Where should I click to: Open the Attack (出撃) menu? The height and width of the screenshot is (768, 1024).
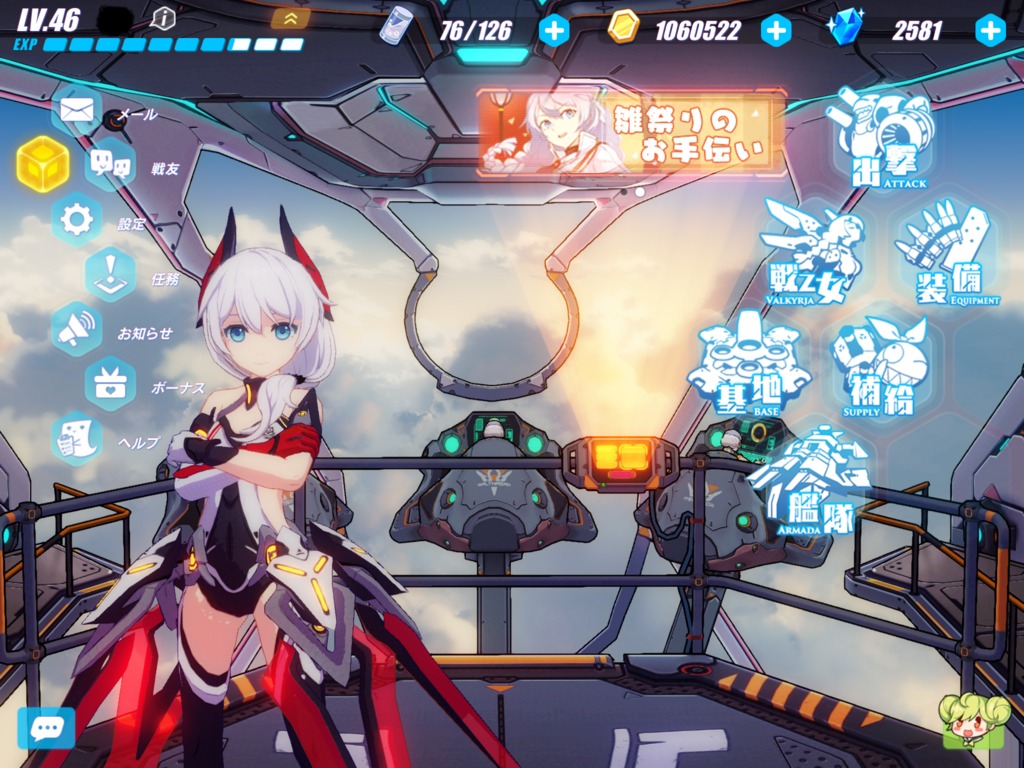[x=882, y=142]
